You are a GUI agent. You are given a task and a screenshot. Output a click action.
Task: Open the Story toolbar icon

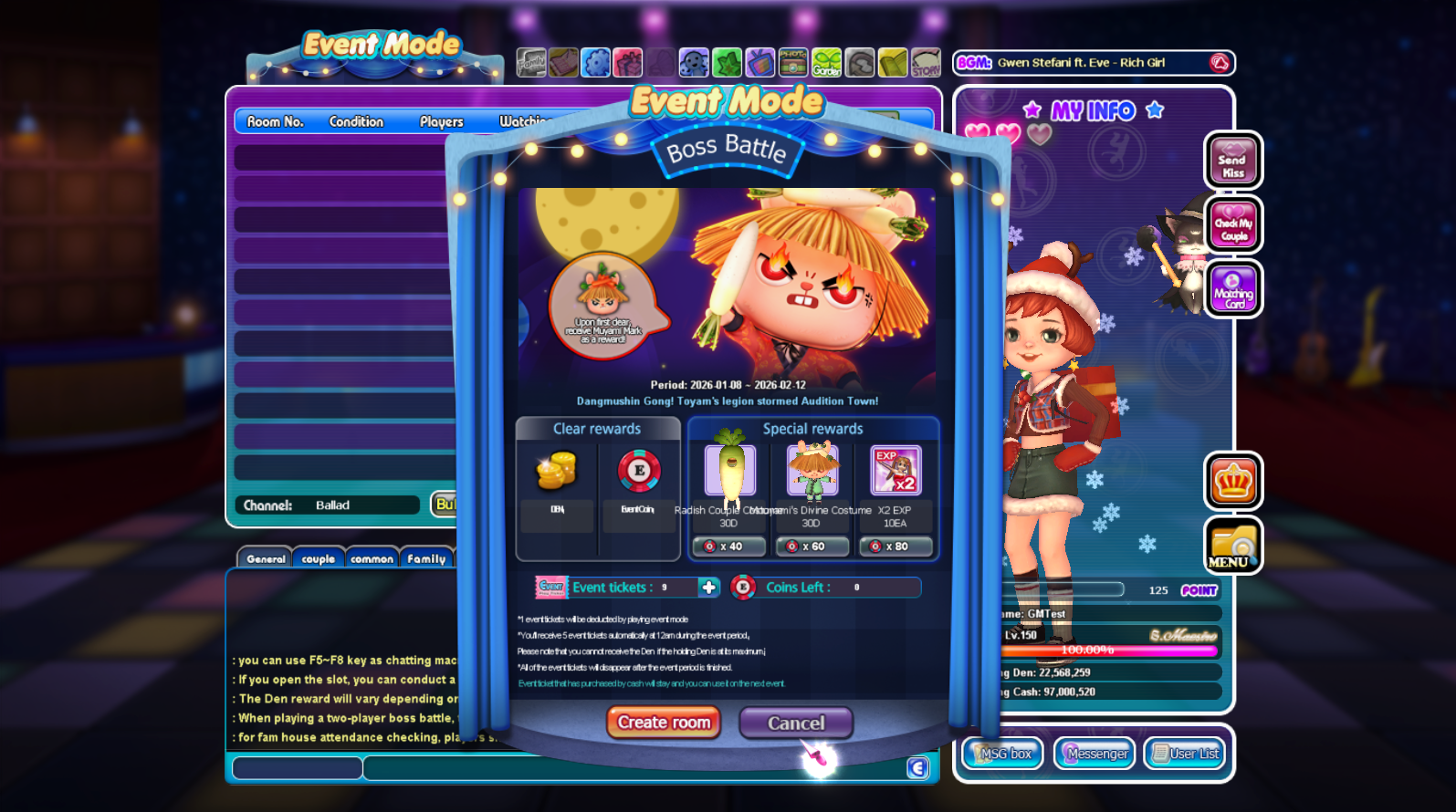coord(926,63)
